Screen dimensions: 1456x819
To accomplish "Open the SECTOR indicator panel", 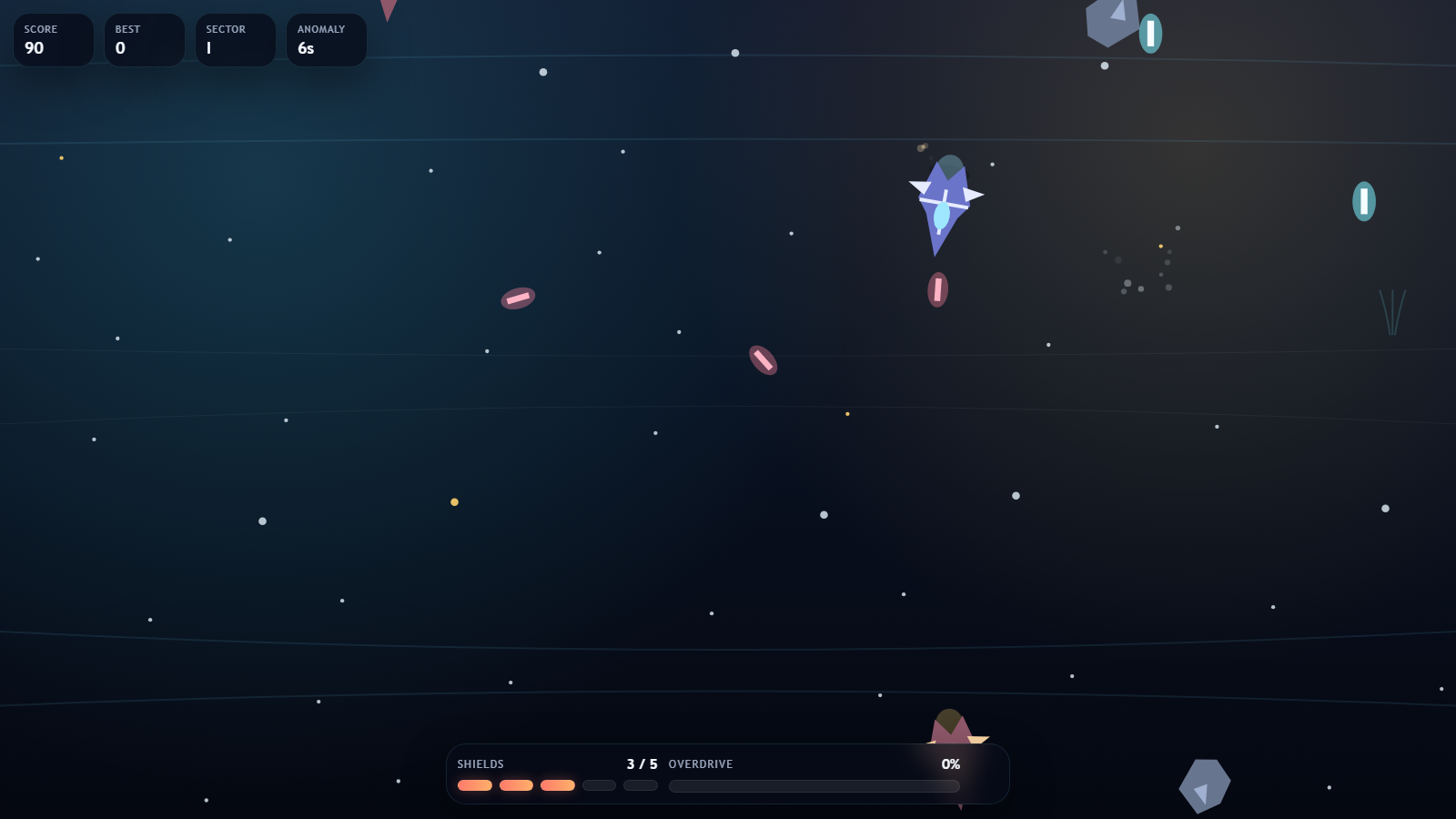I will 235,39.
